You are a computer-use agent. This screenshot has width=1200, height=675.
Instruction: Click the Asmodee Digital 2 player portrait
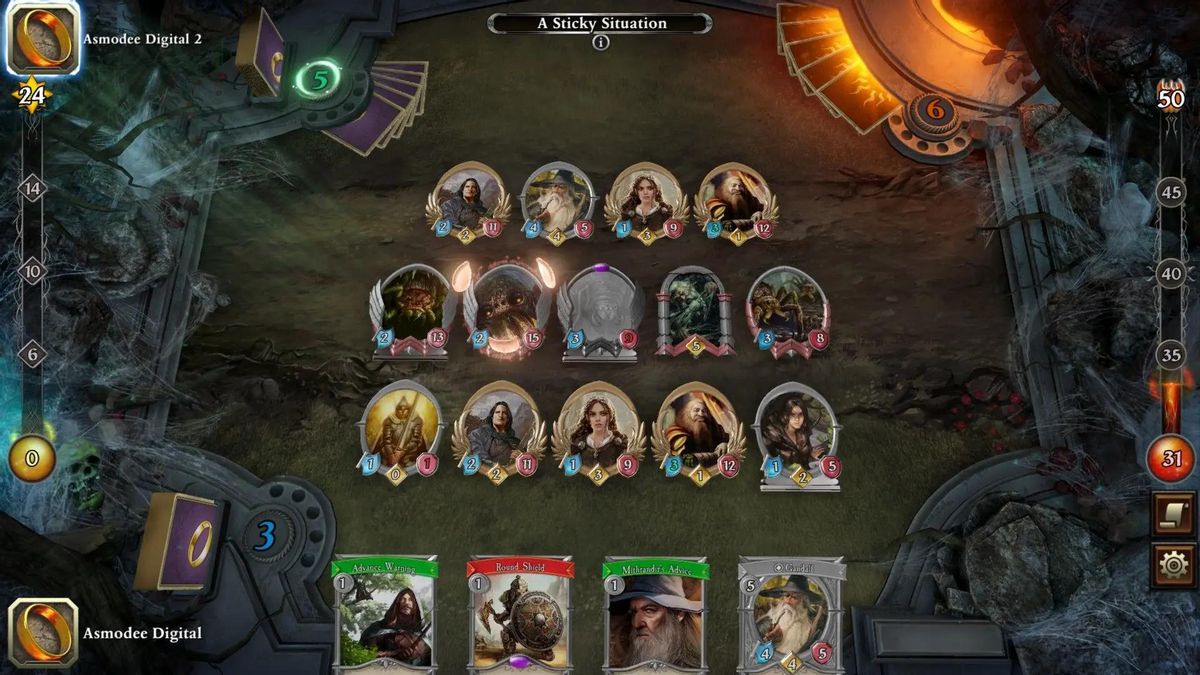pos(42,38)
